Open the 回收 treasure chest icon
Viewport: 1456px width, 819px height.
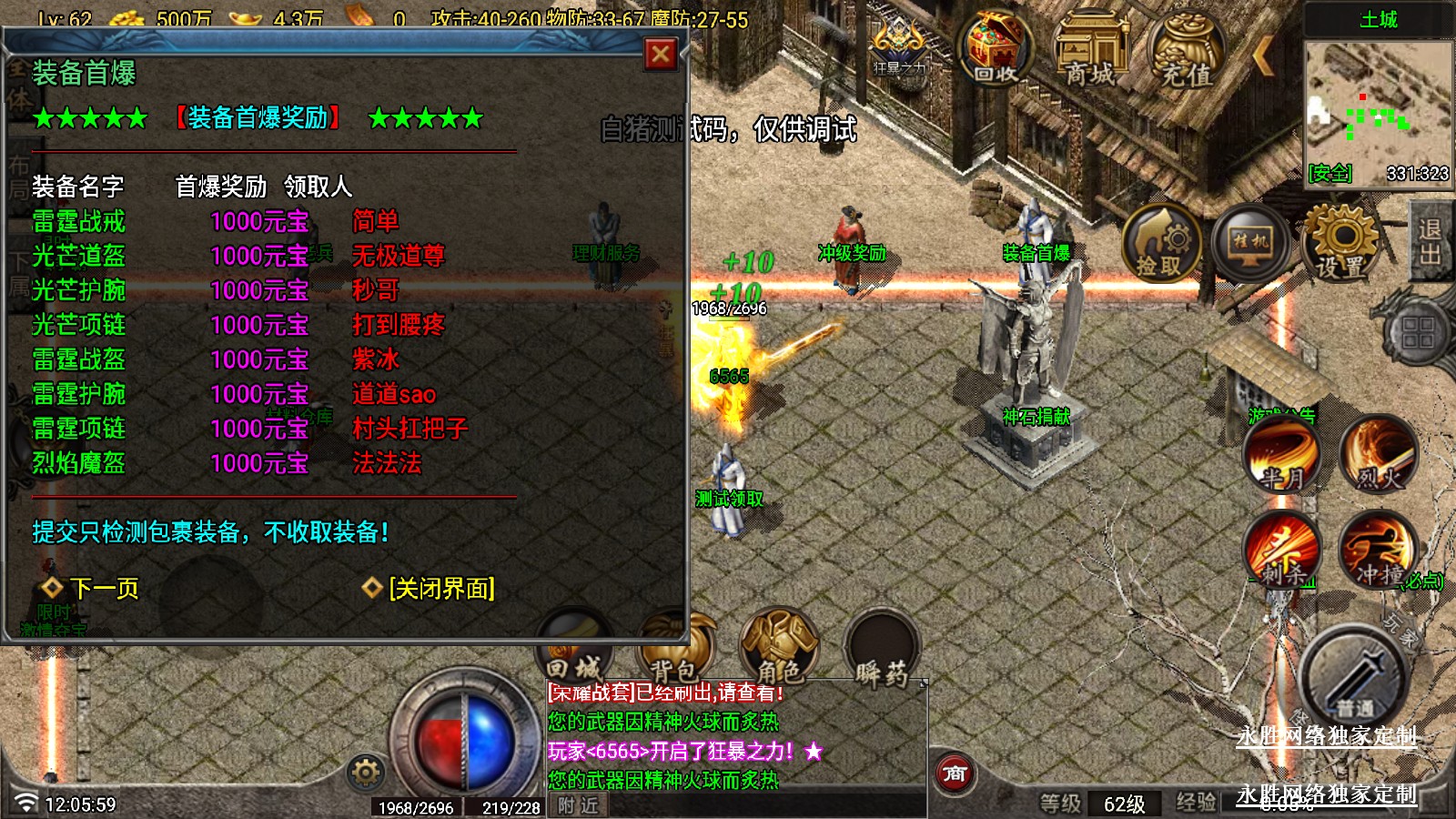coord(996,50)
